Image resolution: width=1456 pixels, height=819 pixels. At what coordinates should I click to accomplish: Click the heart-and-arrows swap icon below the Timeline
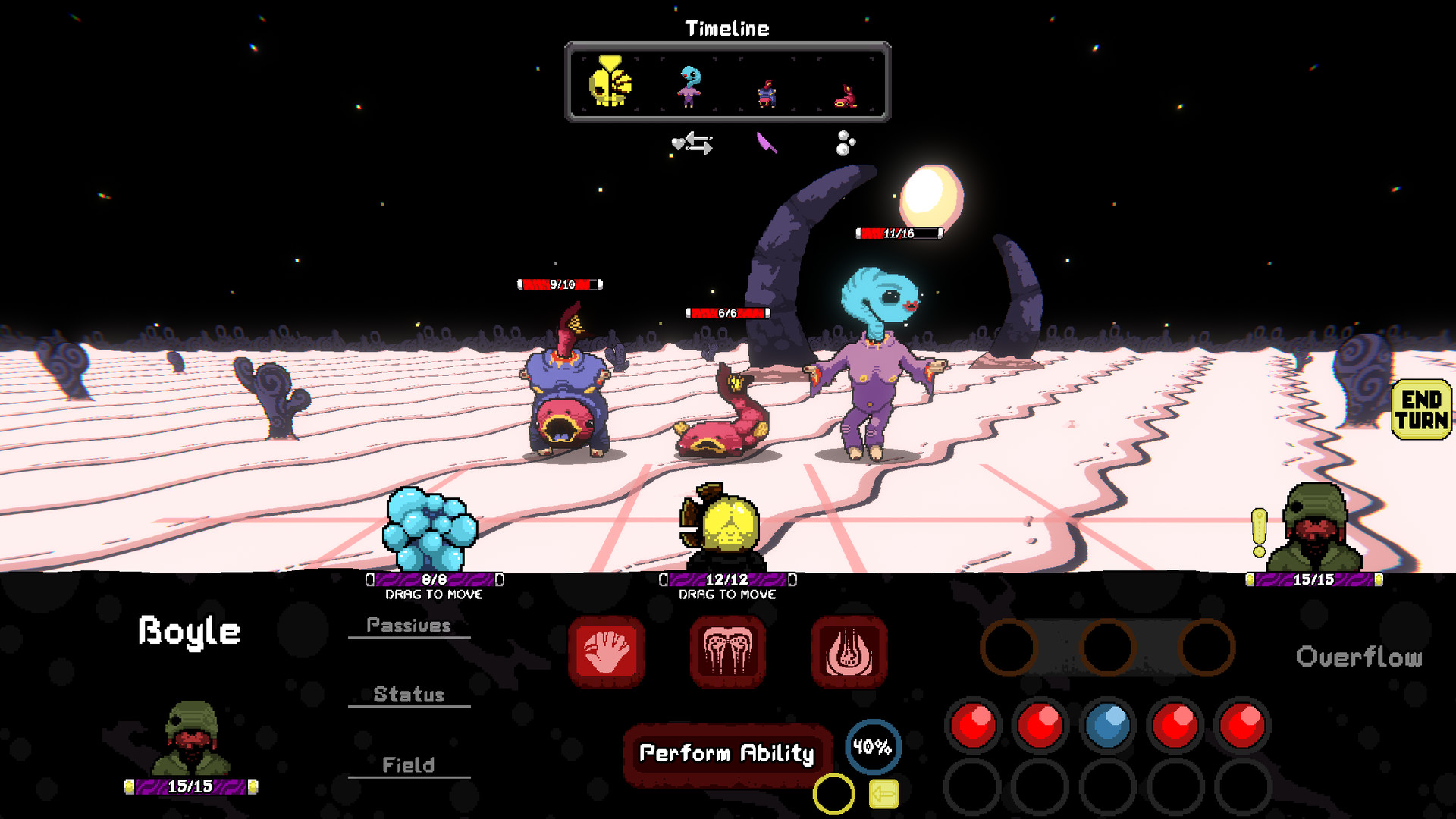[x=692, y=144]
